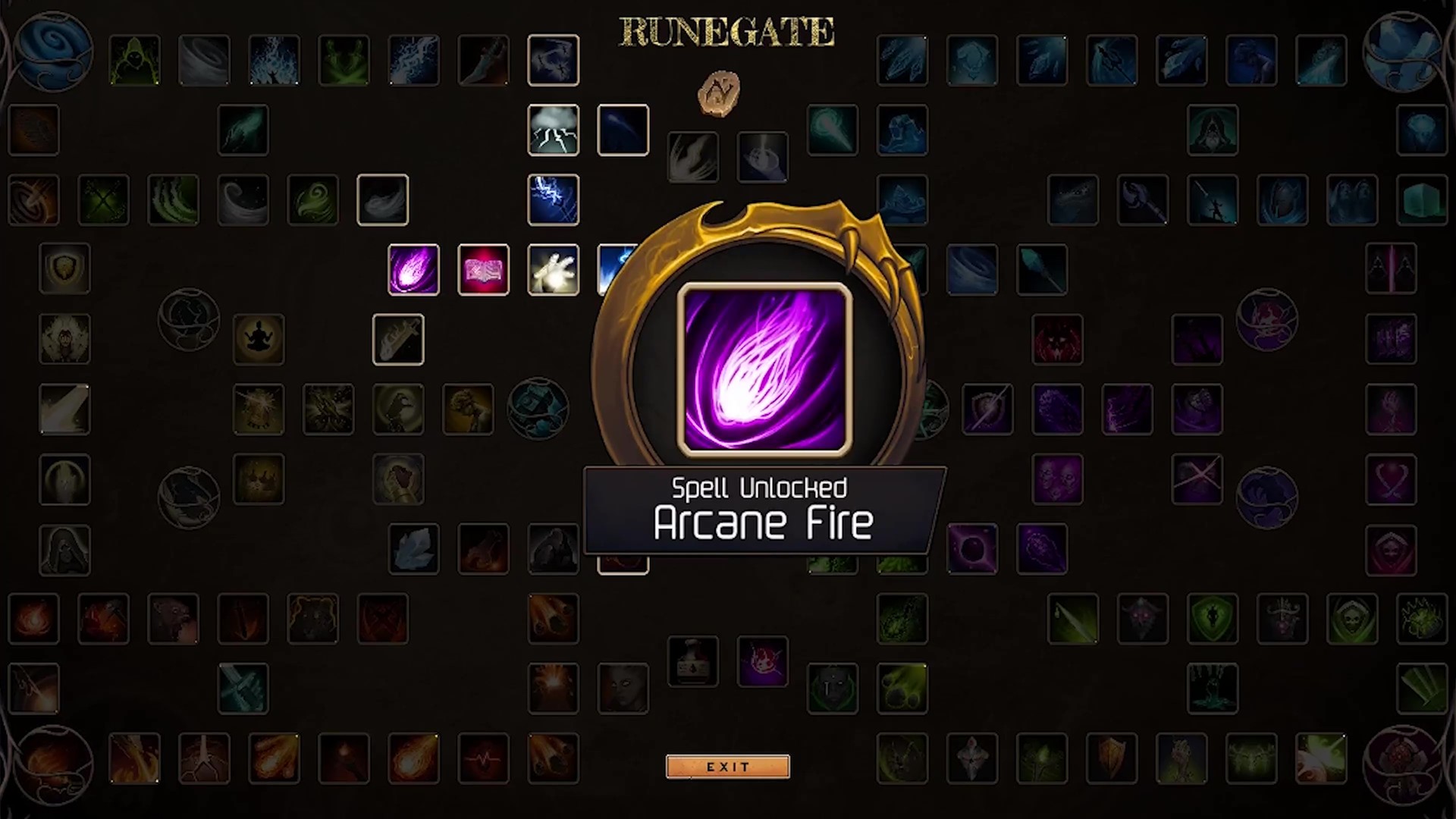Select the meditating figure spell icon
Screen dimensions: 1456x819
point(259,340)
